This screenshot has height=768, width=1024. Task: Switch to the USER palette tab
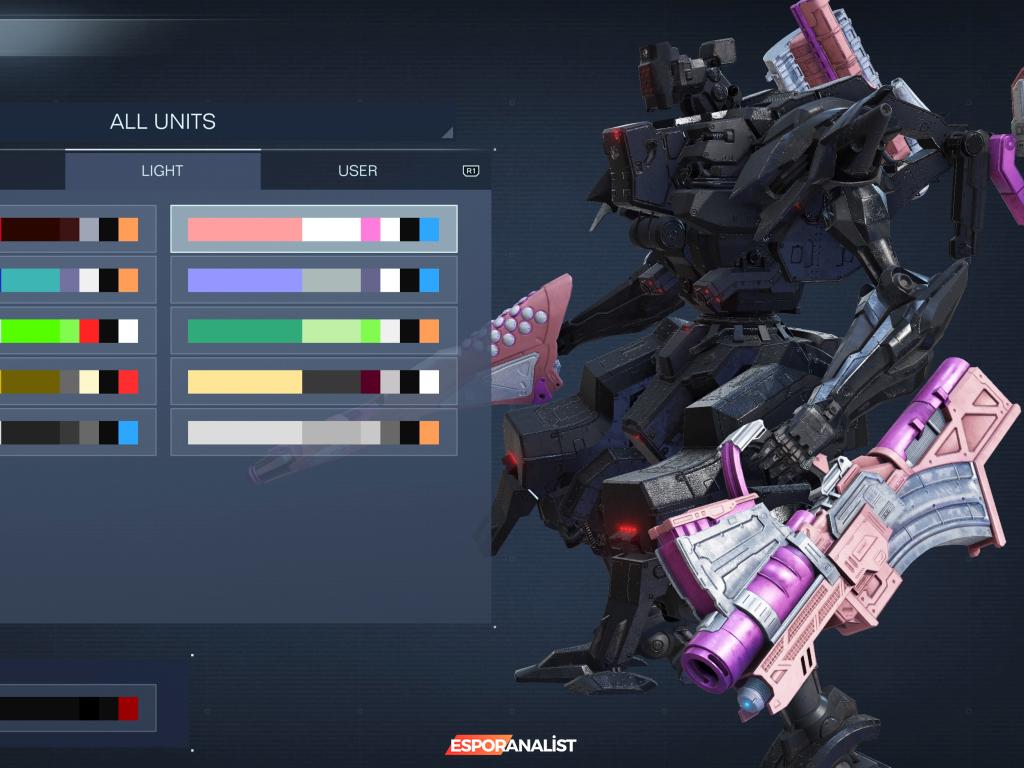click(357, 171)
